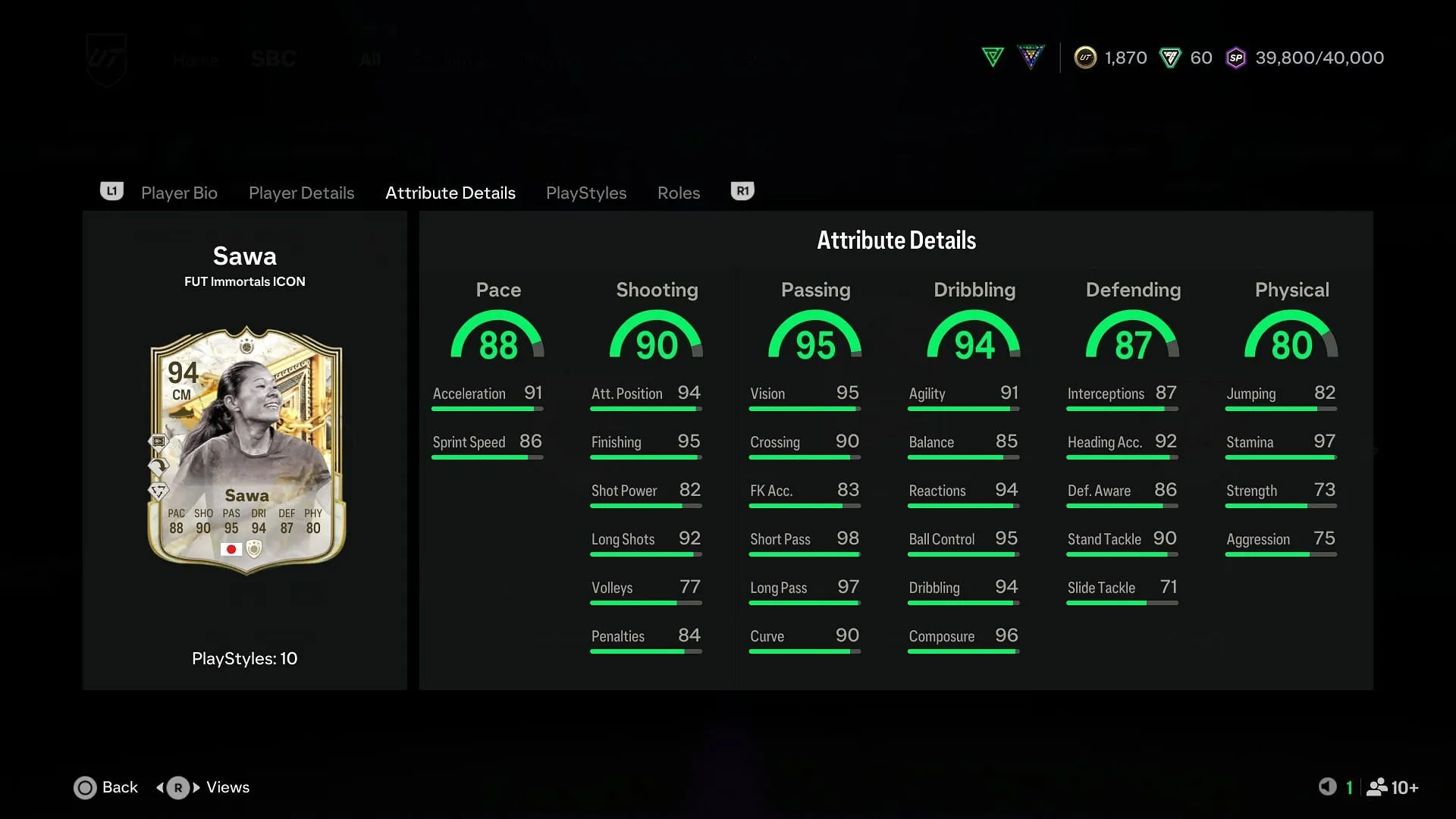Click the green triangle badge icon
1456x819 pixels.
pos(992,57)
